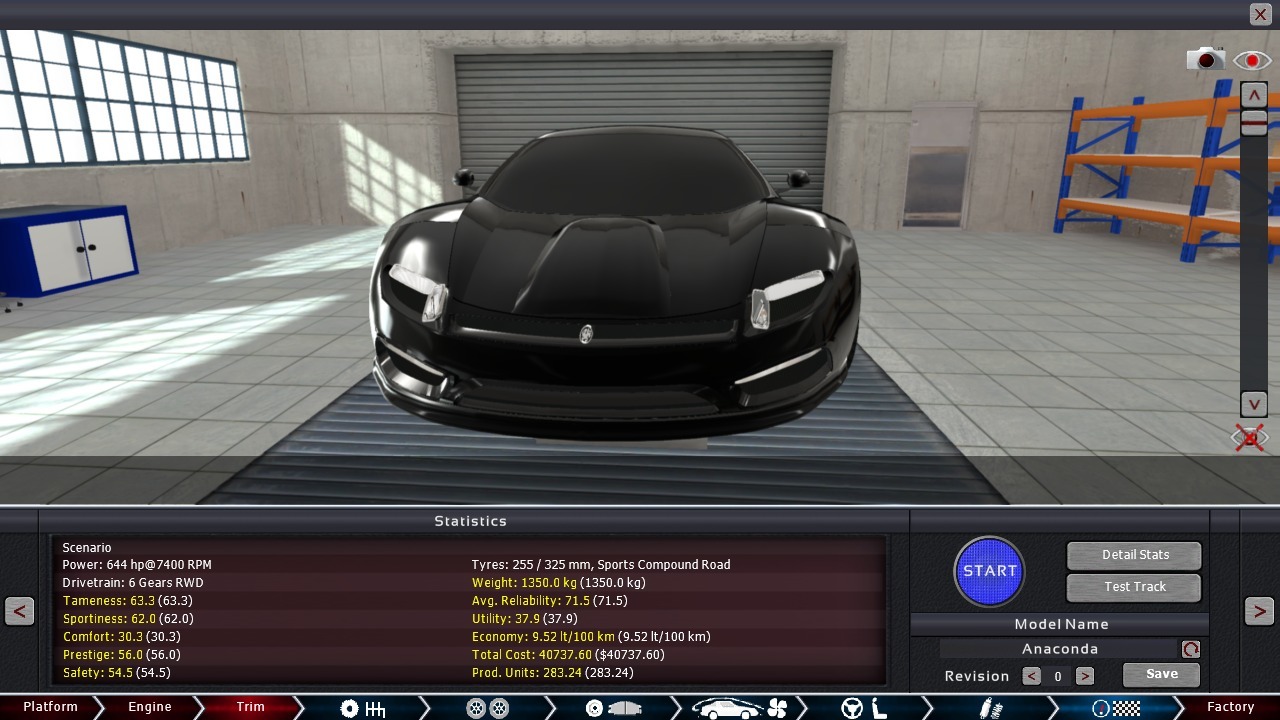Switch to the Platform tab

[50, 707]
